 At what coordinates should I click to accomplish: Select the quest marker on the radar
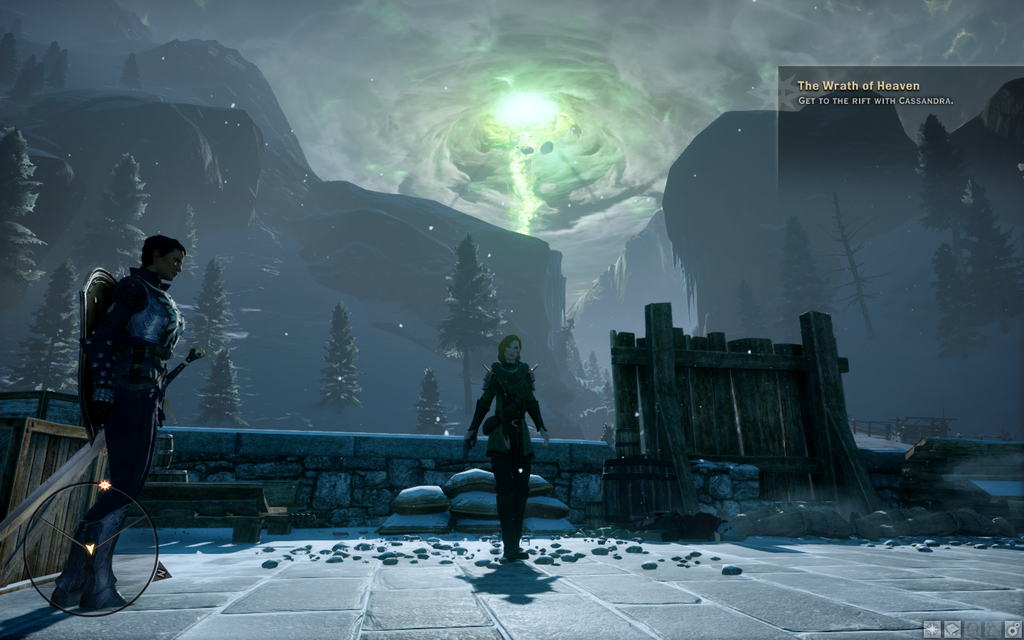pyautogui.click(x=103, y=486)
